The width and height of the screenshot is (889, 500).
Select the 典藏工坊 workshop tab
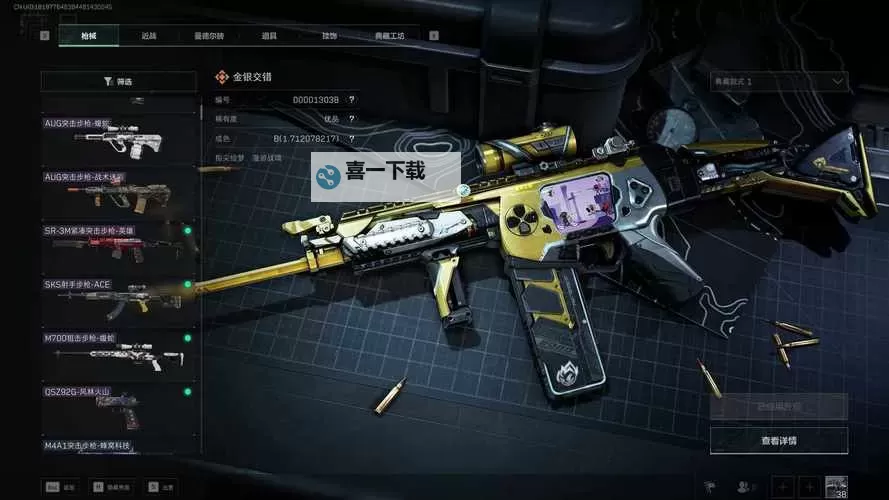390,36
